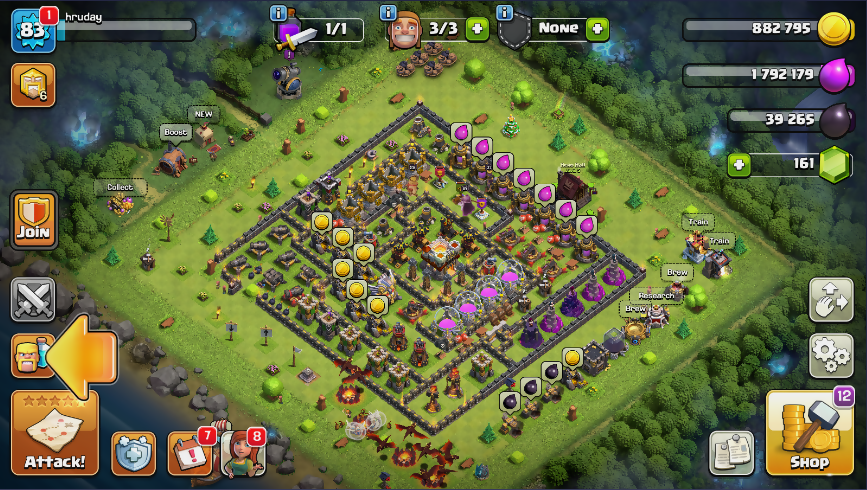Open the level 83 player profile badge
867x490 pixels.
click(31, 30)
